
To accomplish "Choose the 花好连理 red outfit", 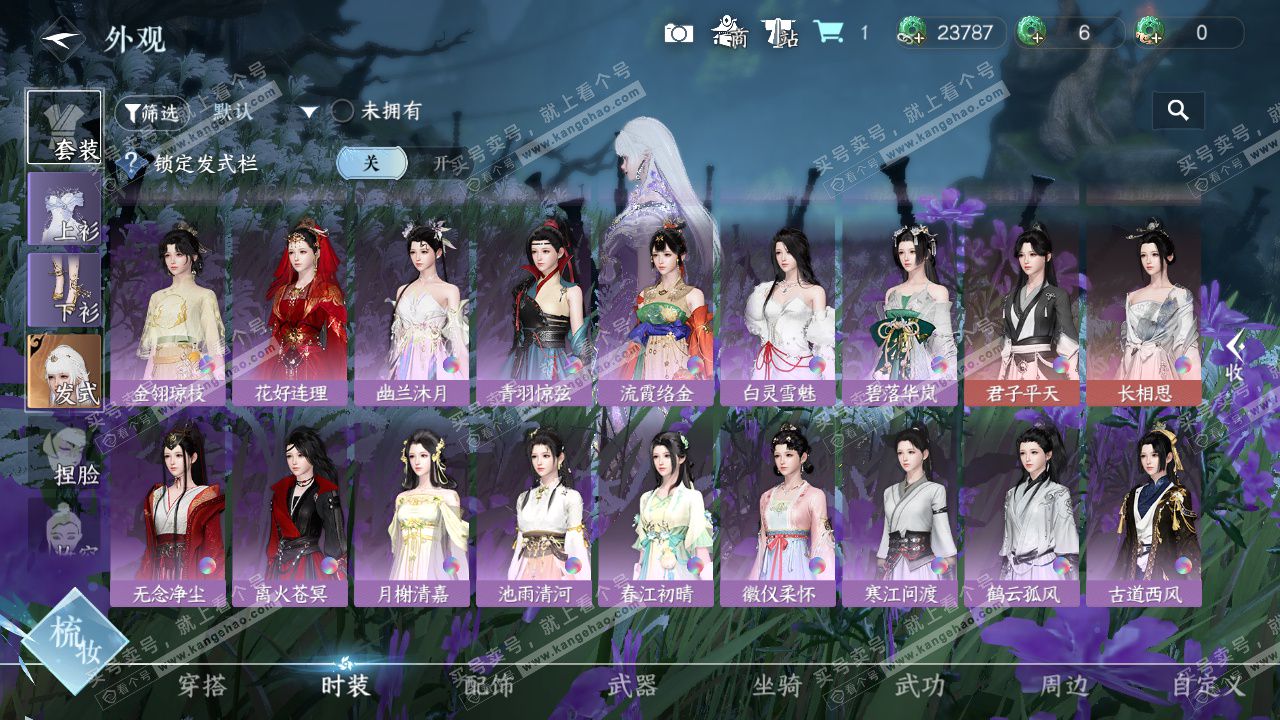I will pos(290,312).
